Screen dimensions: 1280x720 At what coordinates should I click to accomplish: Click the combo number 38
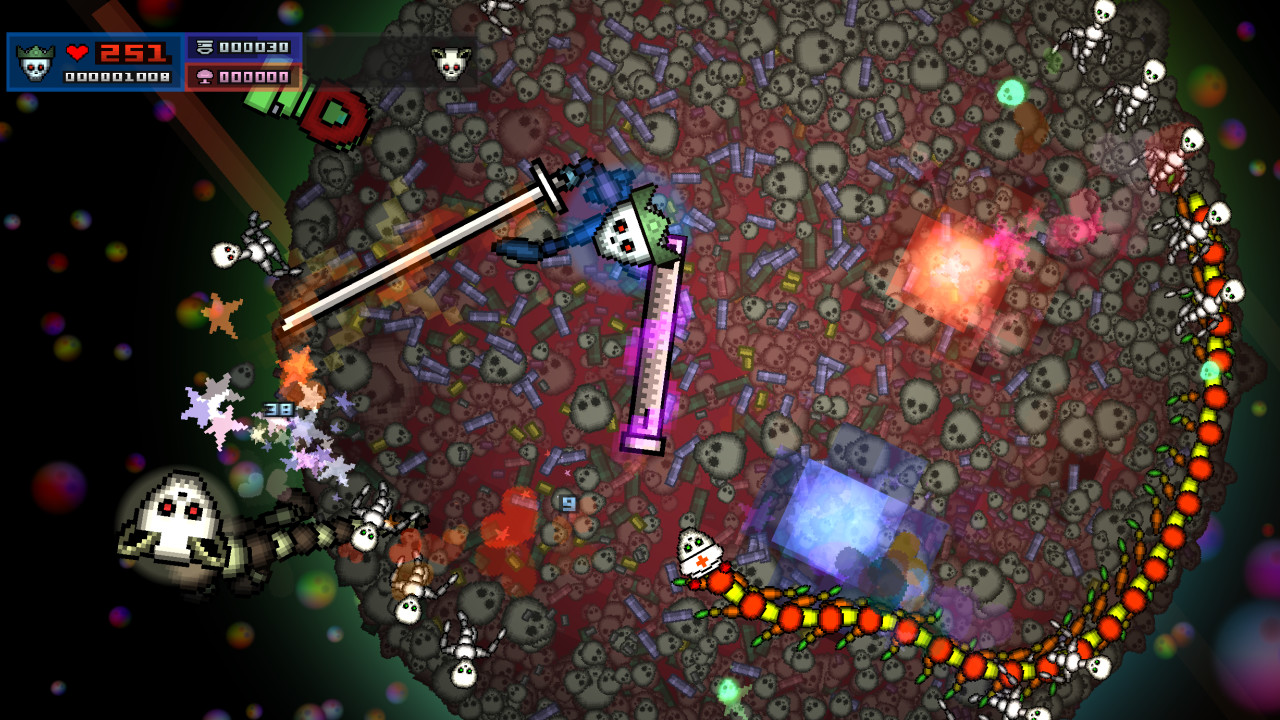pos(277,410)
